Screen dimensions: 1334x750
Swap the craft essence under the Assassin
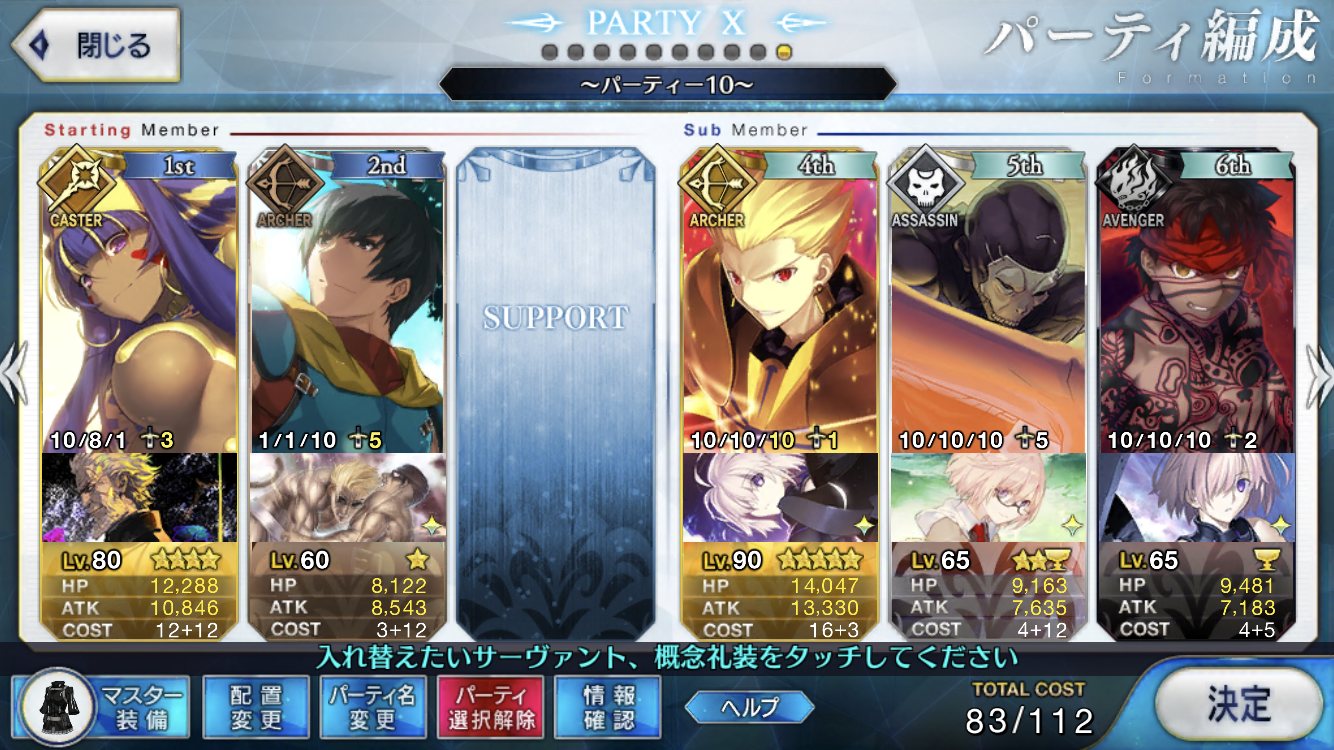[988, 497]
